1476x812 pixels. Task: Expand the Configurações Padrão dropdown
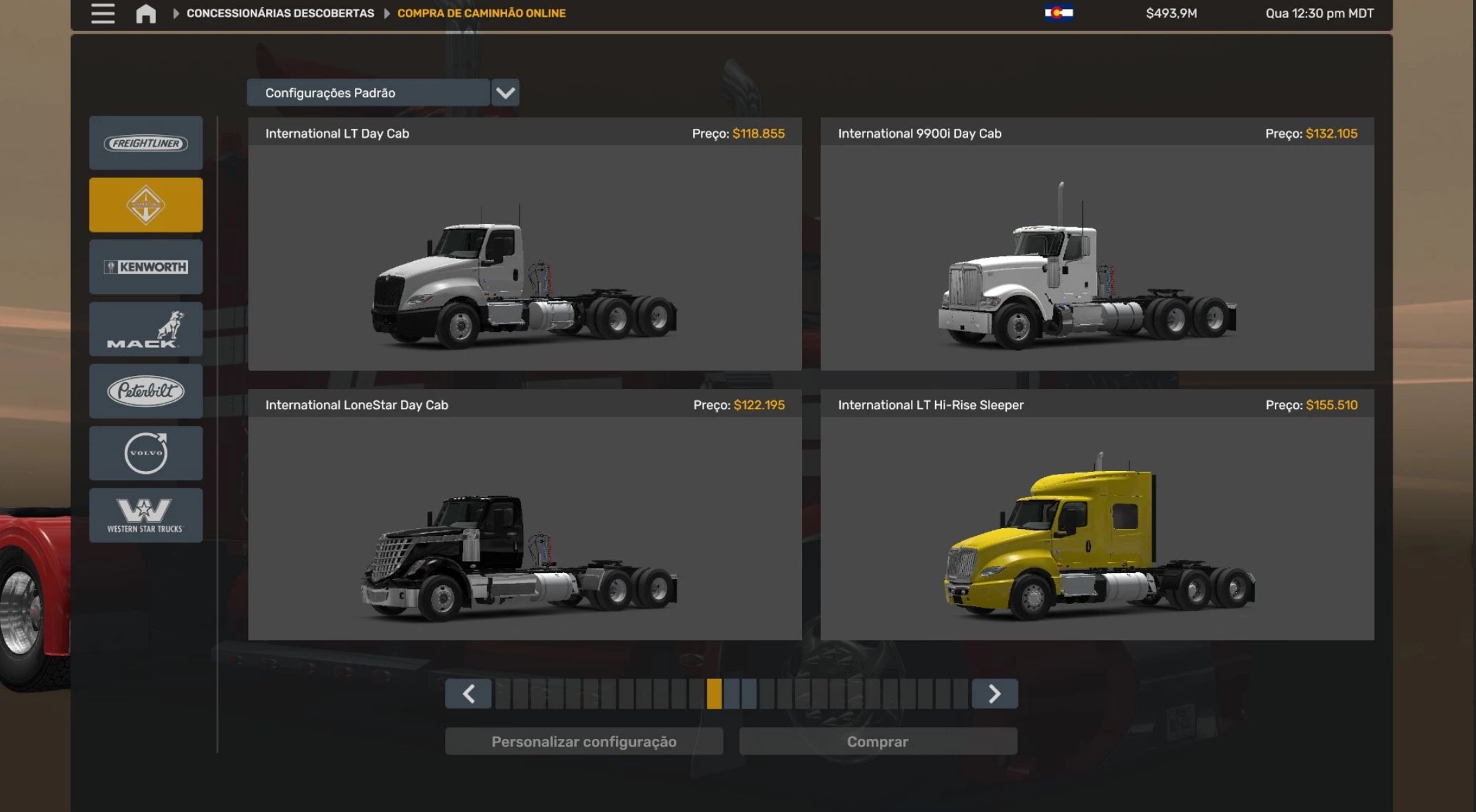point(505,93)
